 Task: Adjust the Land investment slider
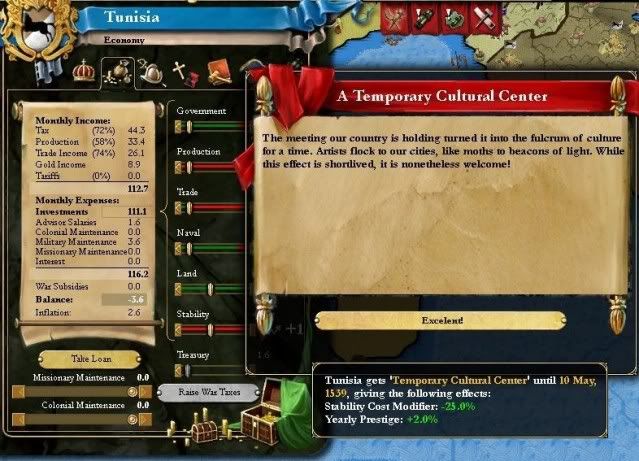coord(210,289)
